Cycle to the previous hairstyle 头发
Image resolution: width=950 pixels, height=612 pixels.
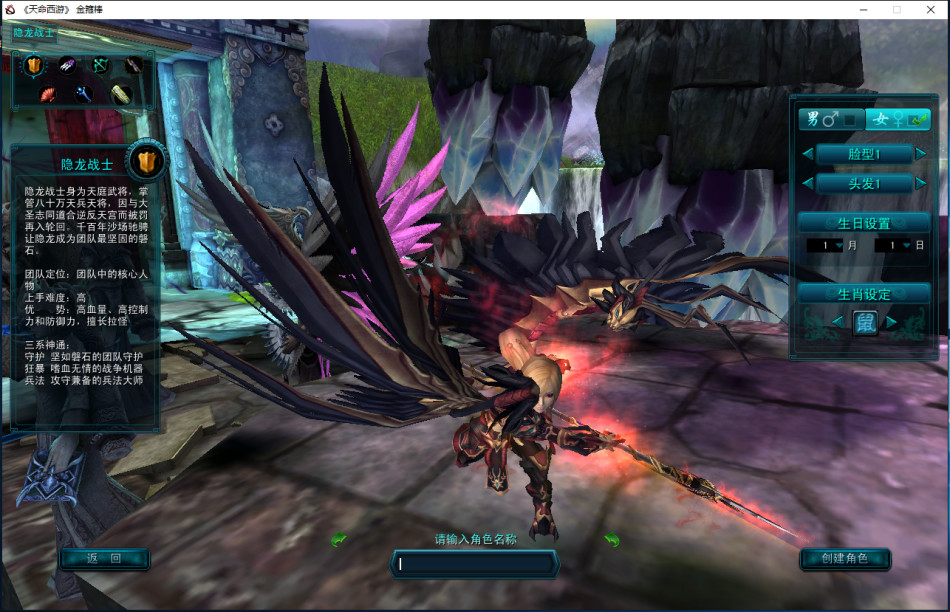[808, 184]
